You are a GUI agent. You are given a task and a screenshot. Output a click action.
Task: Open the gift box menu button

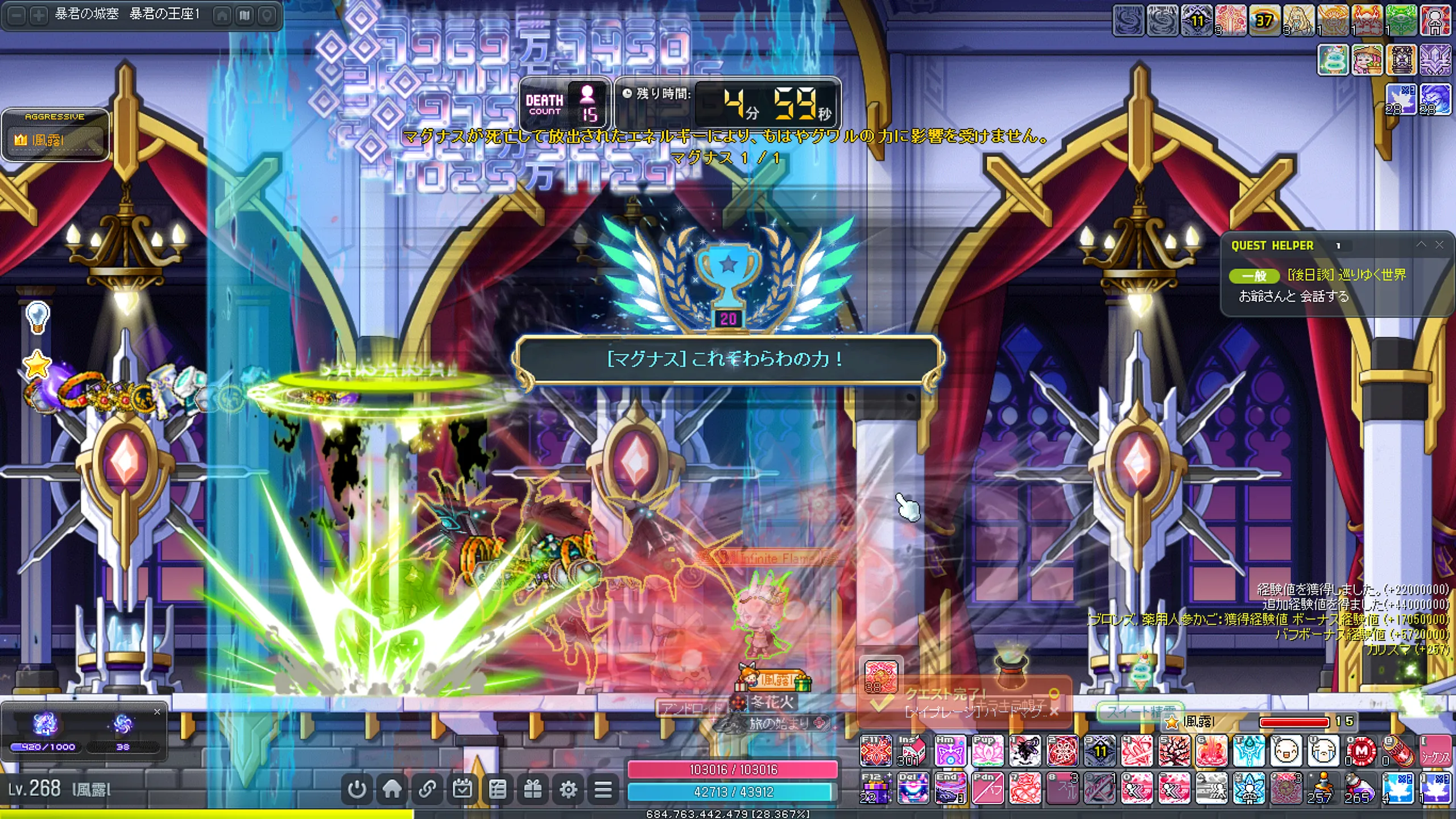[x=533, y=789]
